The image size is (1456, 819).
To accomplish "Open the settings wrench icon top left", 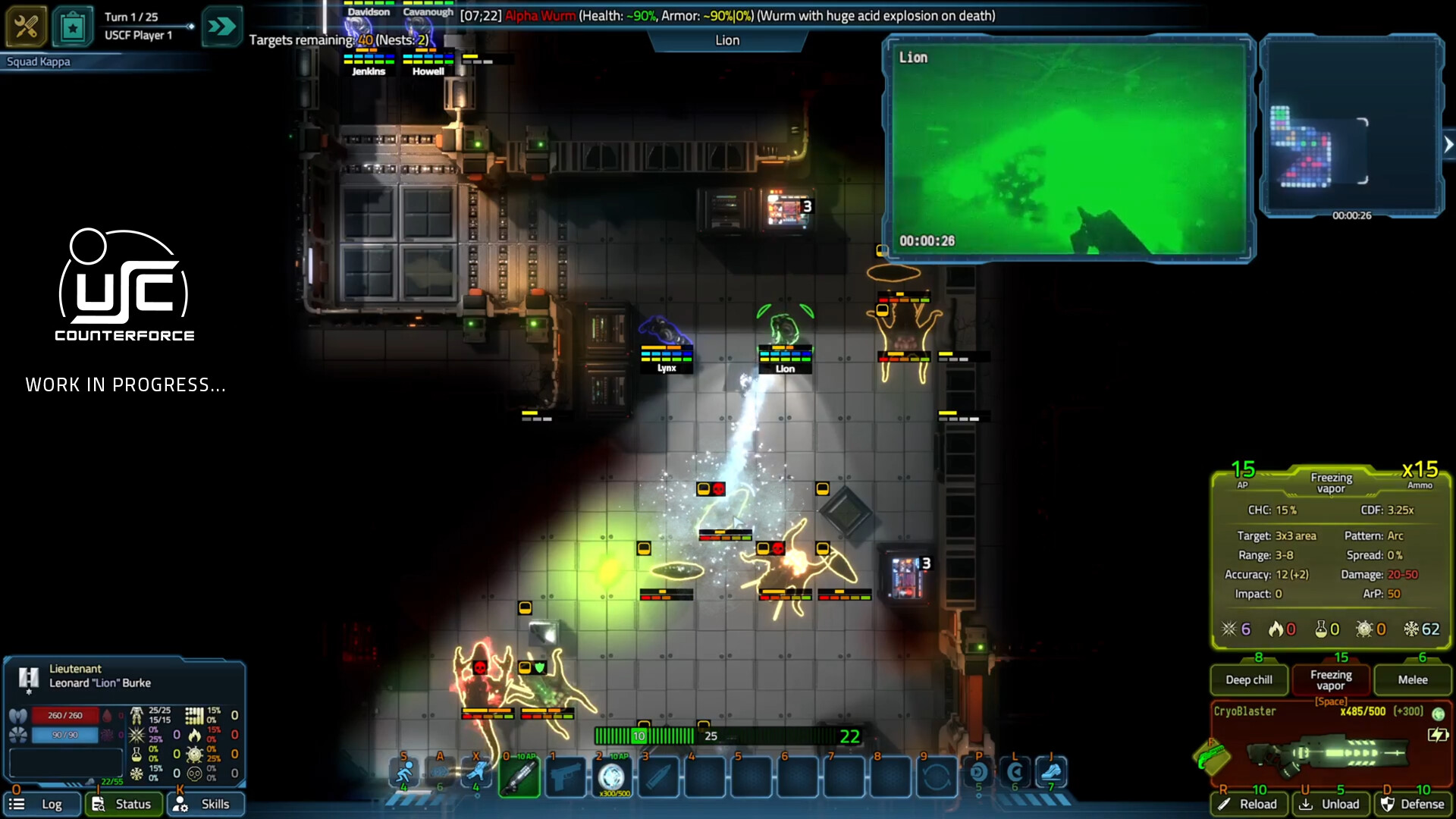I will pos(27,25).
